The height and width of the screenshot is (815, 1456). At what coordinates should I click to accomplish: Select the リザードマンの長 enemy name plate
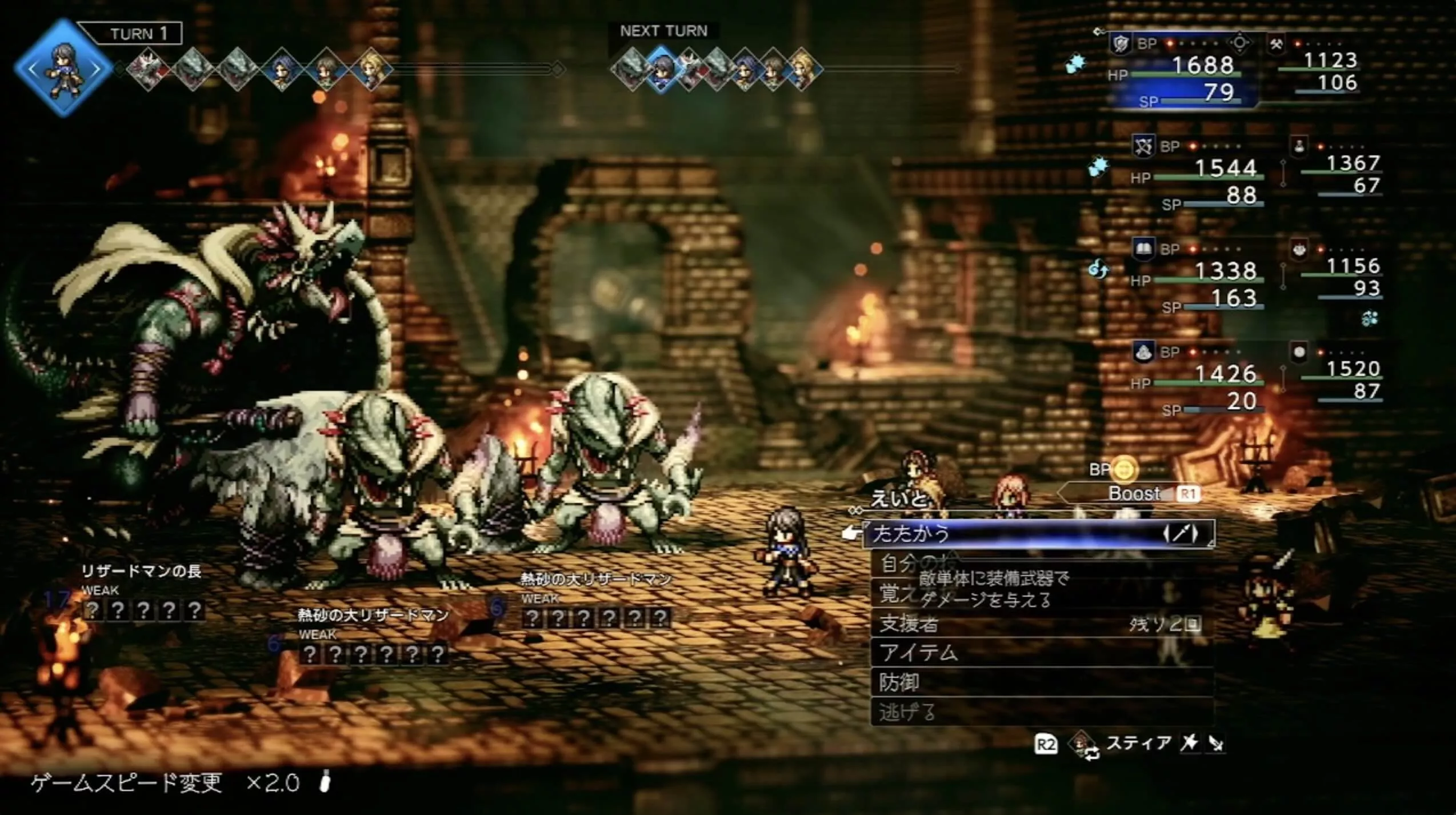click(141, 571)
